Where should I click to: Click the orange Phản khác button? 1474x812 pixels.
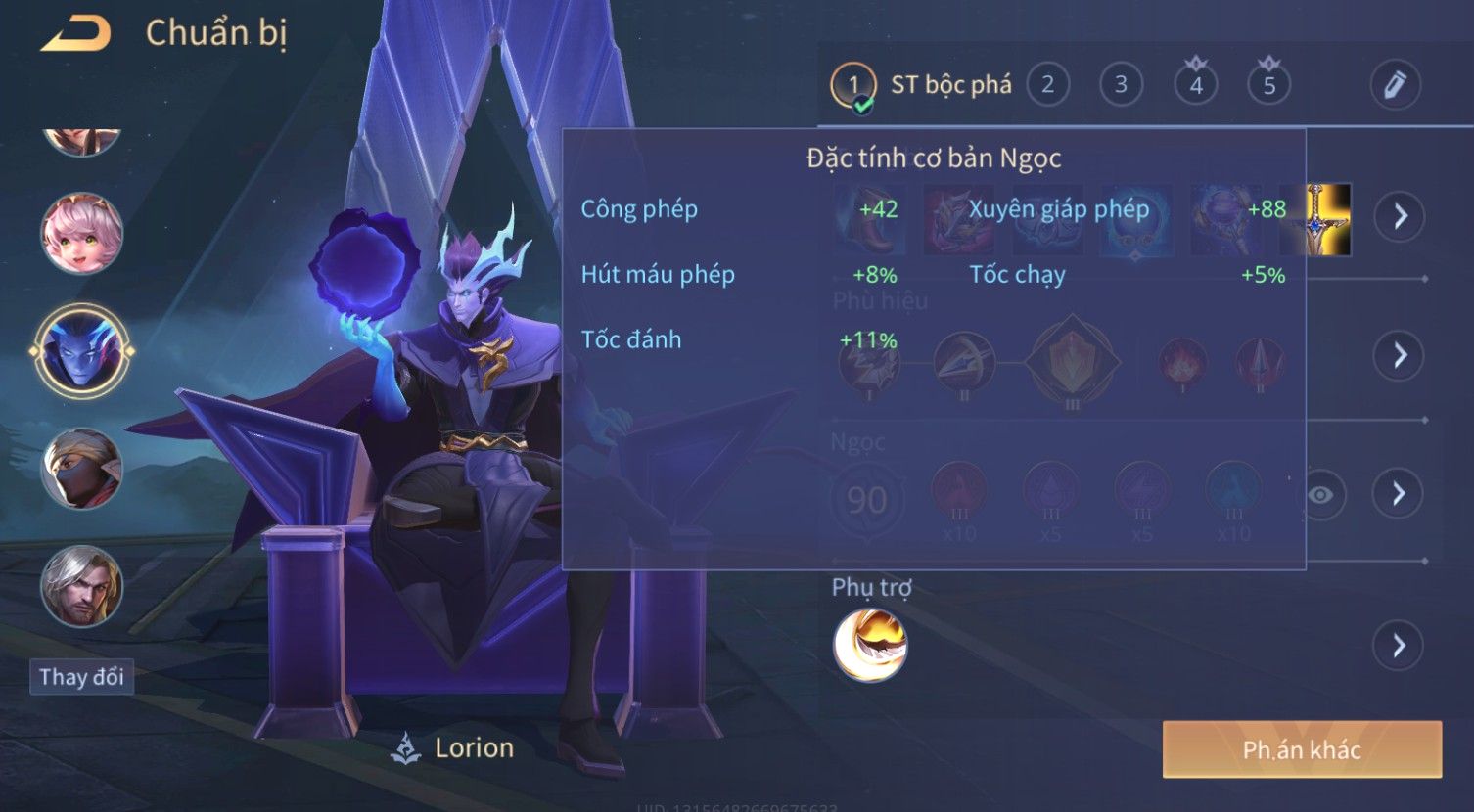(x=1302, y=750)
